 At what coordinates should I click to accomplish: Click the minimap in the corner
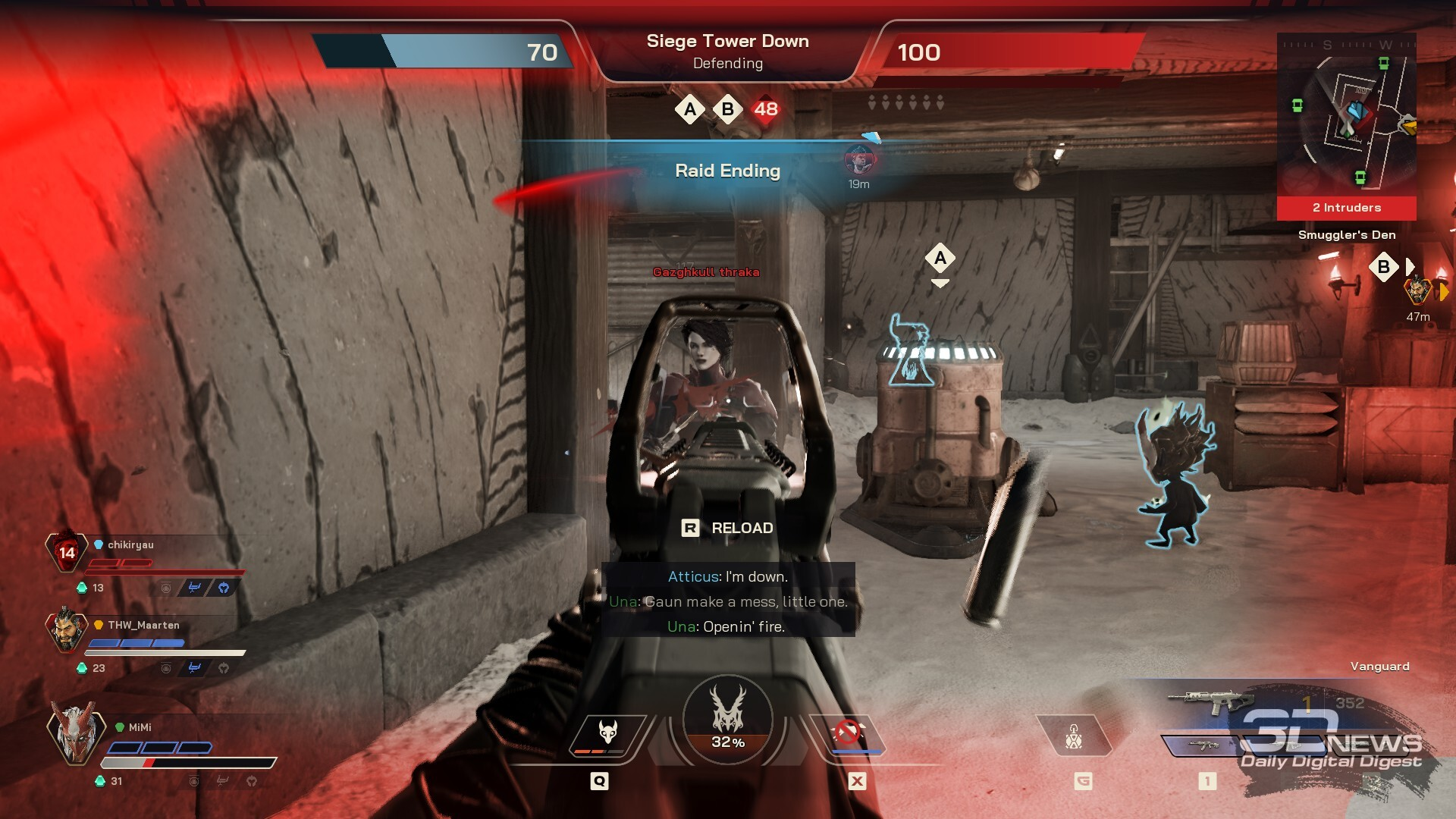point(1346,114)
